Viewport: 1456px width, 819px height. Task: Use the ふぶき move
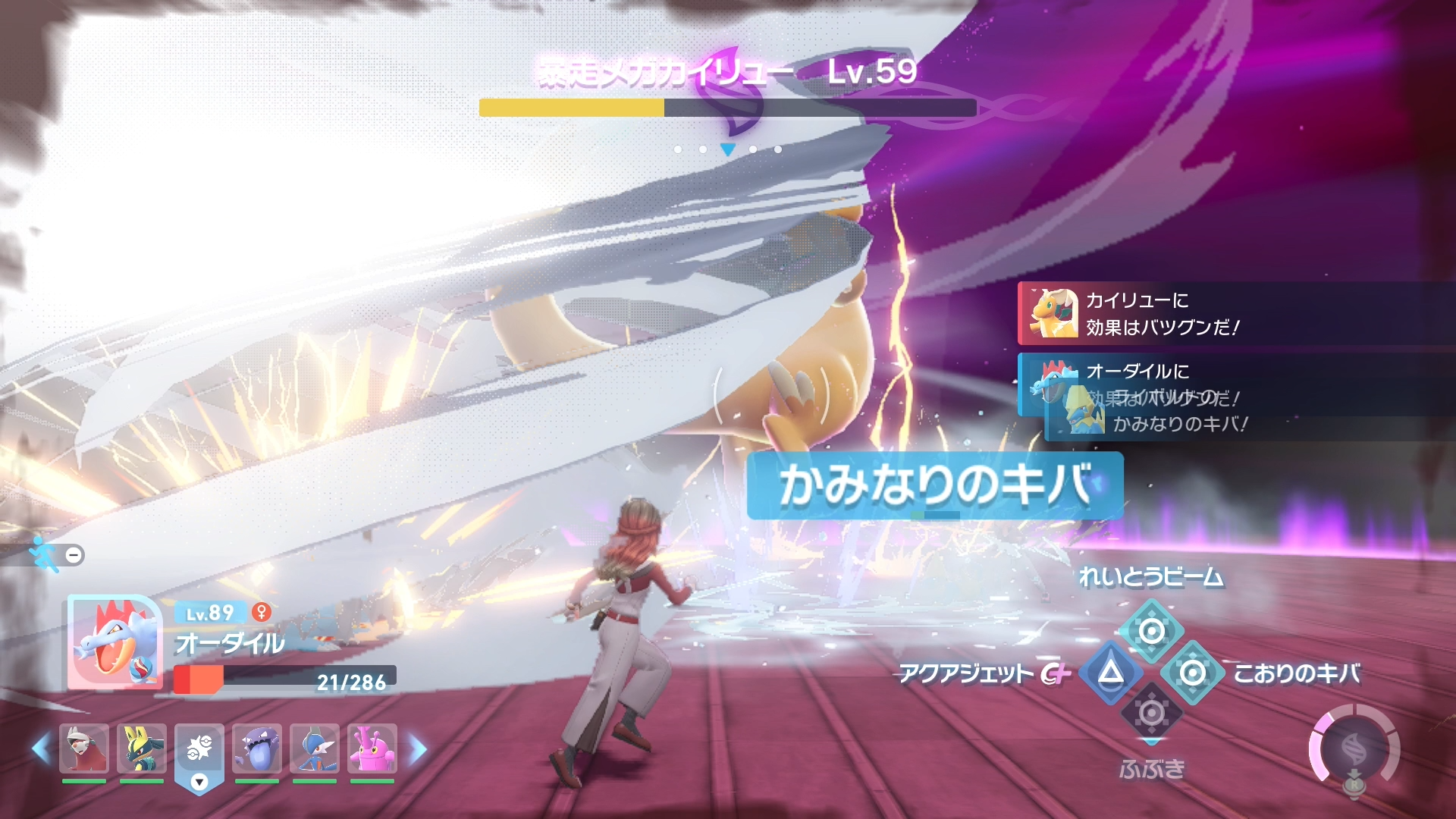tap(1151, 714)
